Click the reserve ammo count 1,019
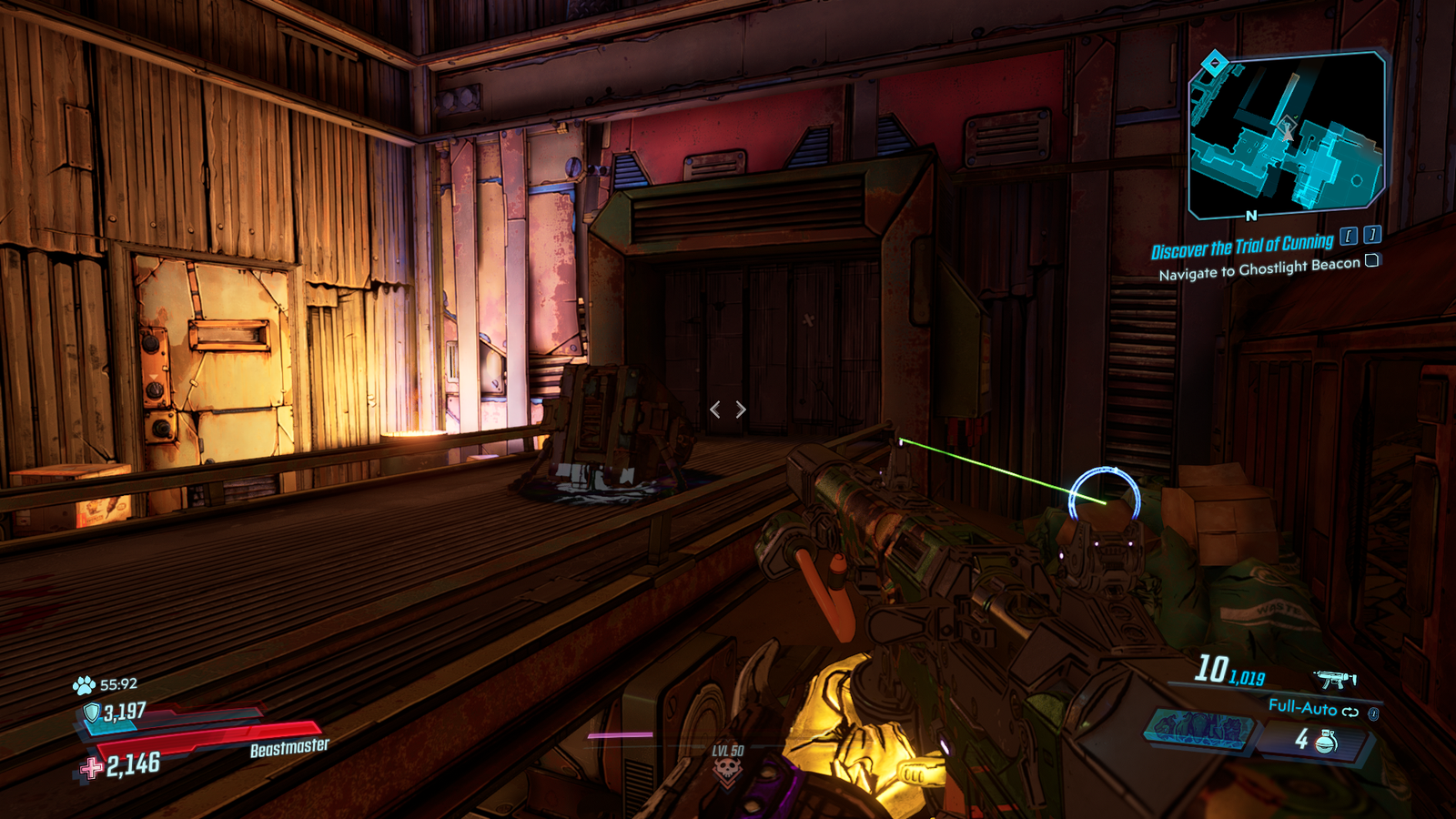 coord(1246,677)
